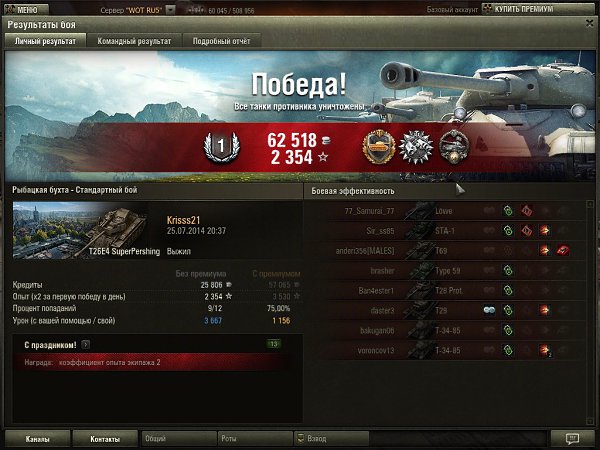Open the Каналы button

(x=38, y=438)
